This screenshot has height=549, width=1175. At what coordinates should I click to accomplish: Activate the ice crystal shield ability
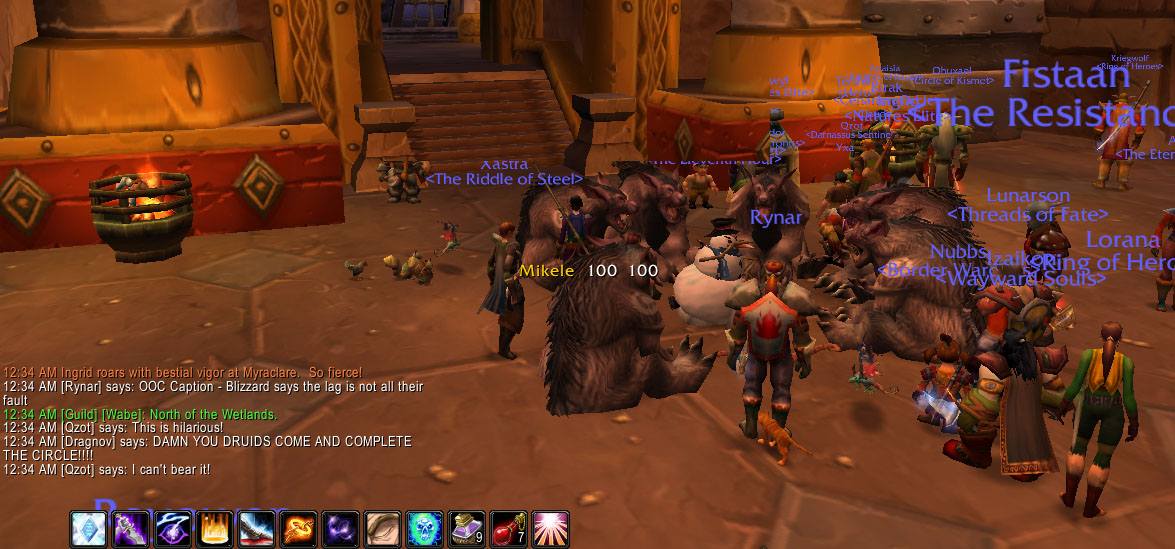(x=88, y=528)
